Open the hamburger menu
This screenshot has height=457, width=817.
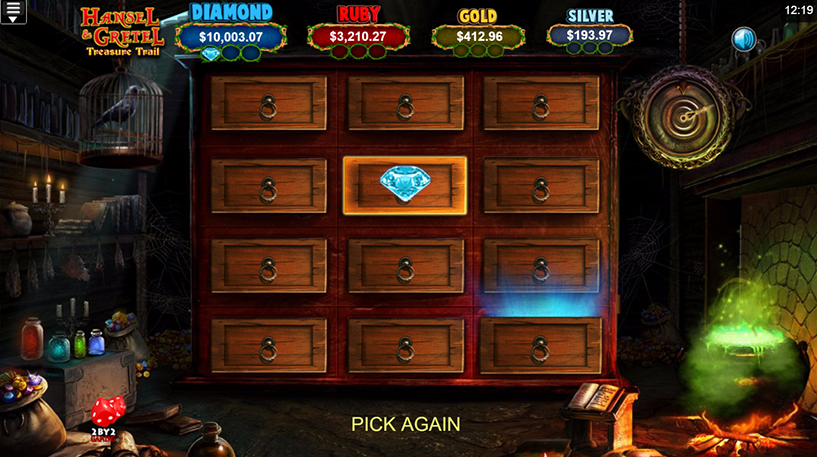[14, 12]
